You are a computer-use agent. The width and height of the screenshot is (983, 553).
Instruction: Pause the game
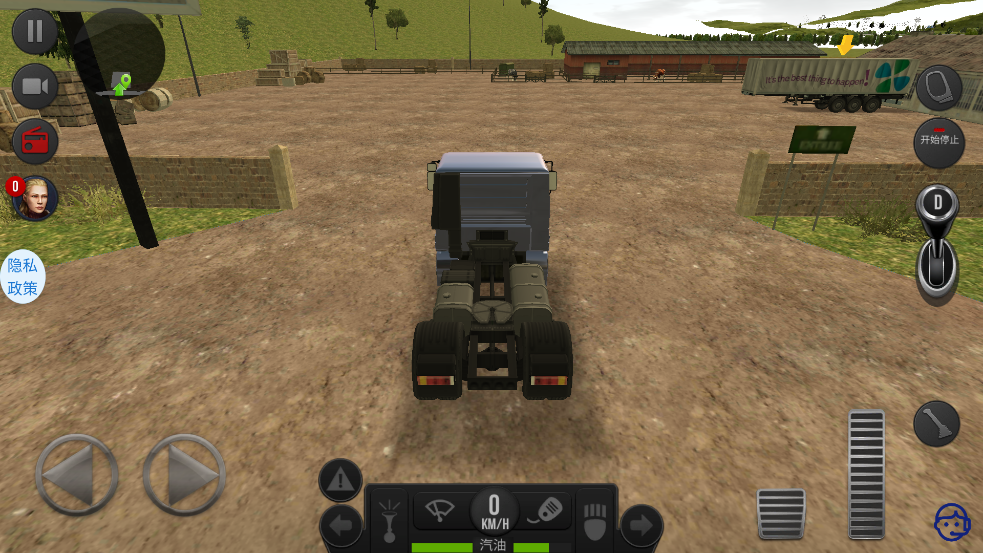35,31
